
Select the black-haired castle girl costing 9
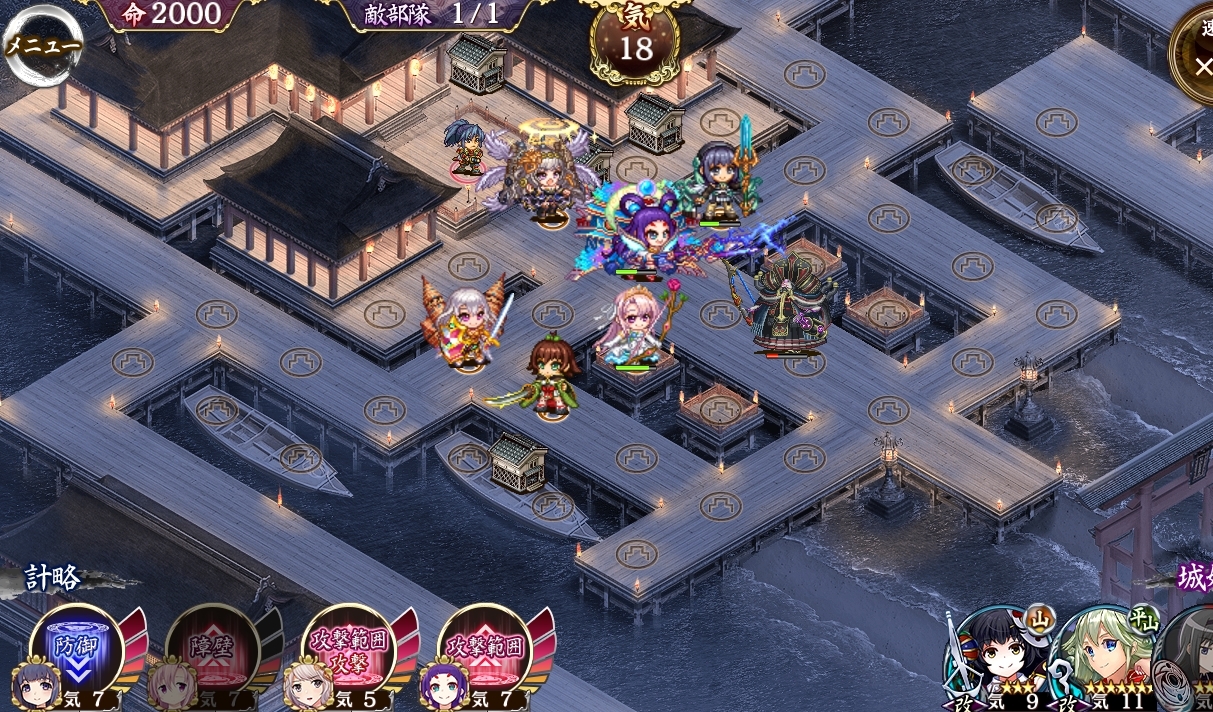1001,661
